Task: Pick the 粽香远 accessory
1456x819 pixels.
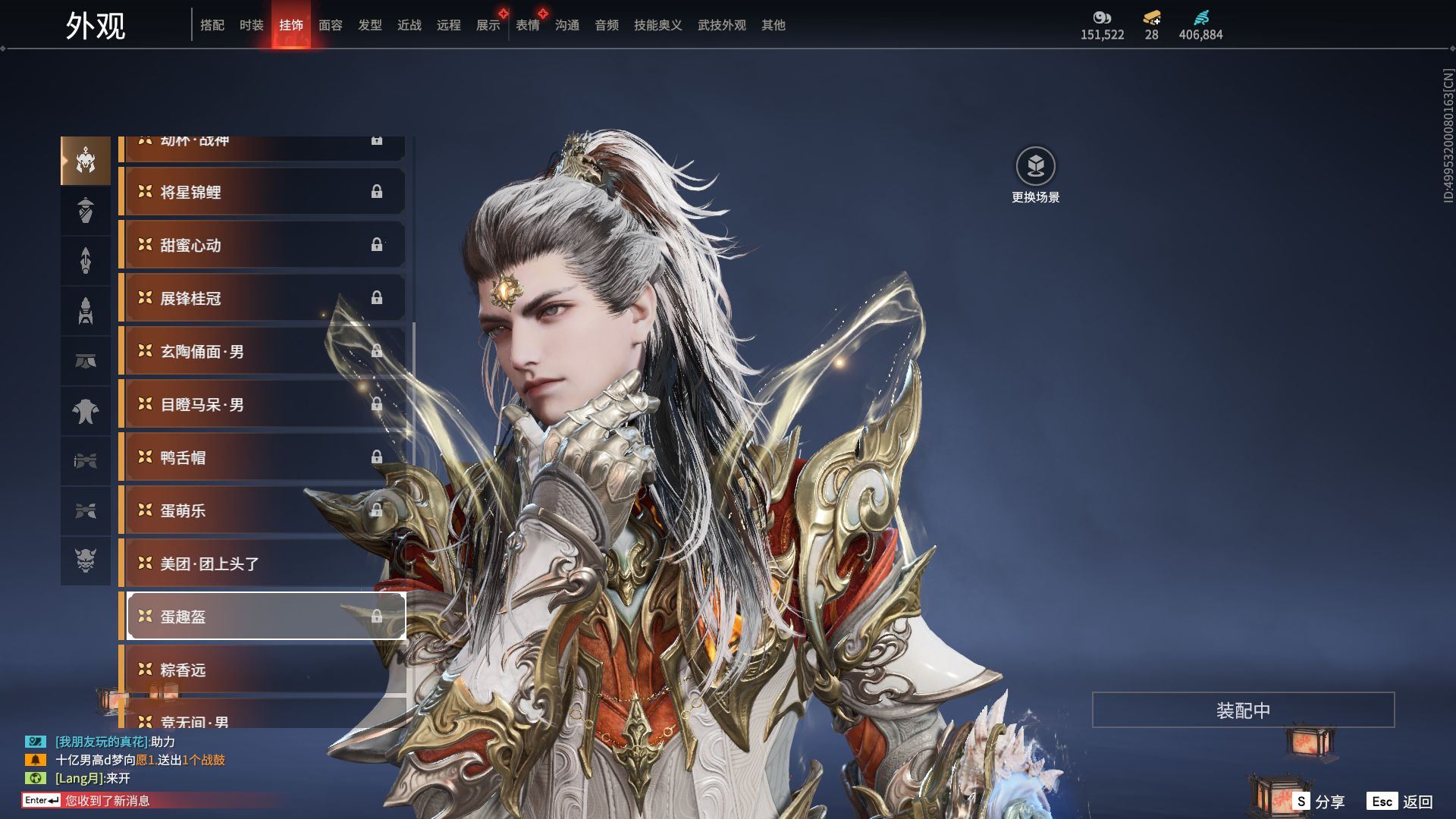Action: [x=262, y=670]
